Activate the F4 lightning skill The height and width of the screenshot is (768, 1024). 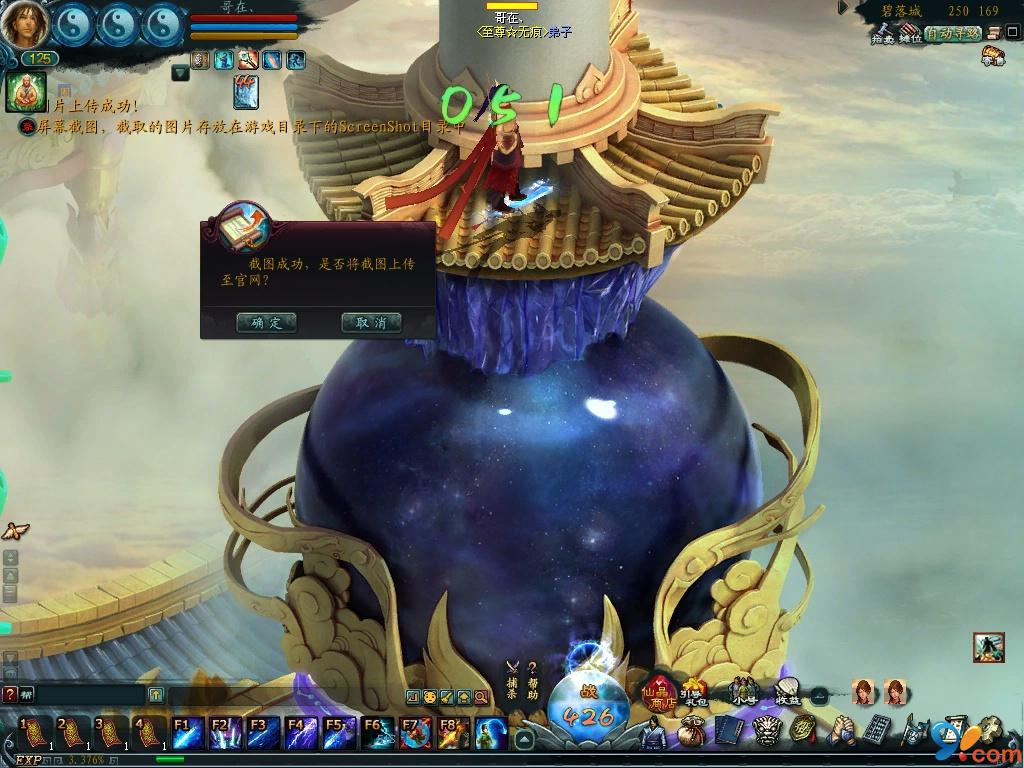pyautogui.click(x=301, y=733)
